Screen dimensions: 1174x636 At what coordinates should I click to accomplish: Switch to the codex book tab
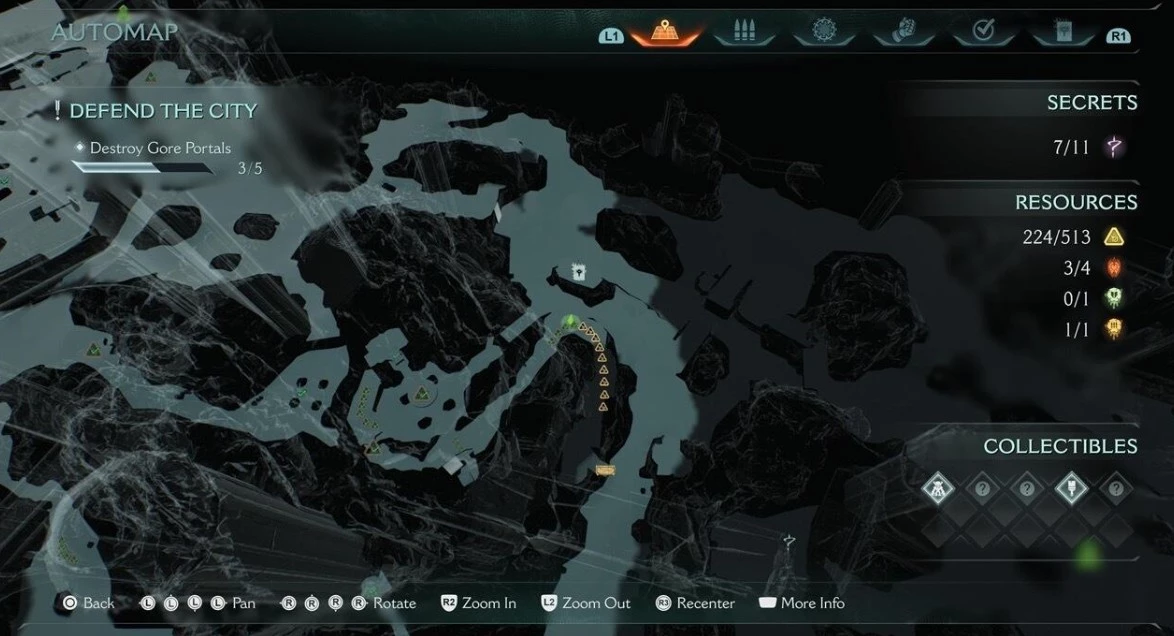click(x=1062, y=32)
